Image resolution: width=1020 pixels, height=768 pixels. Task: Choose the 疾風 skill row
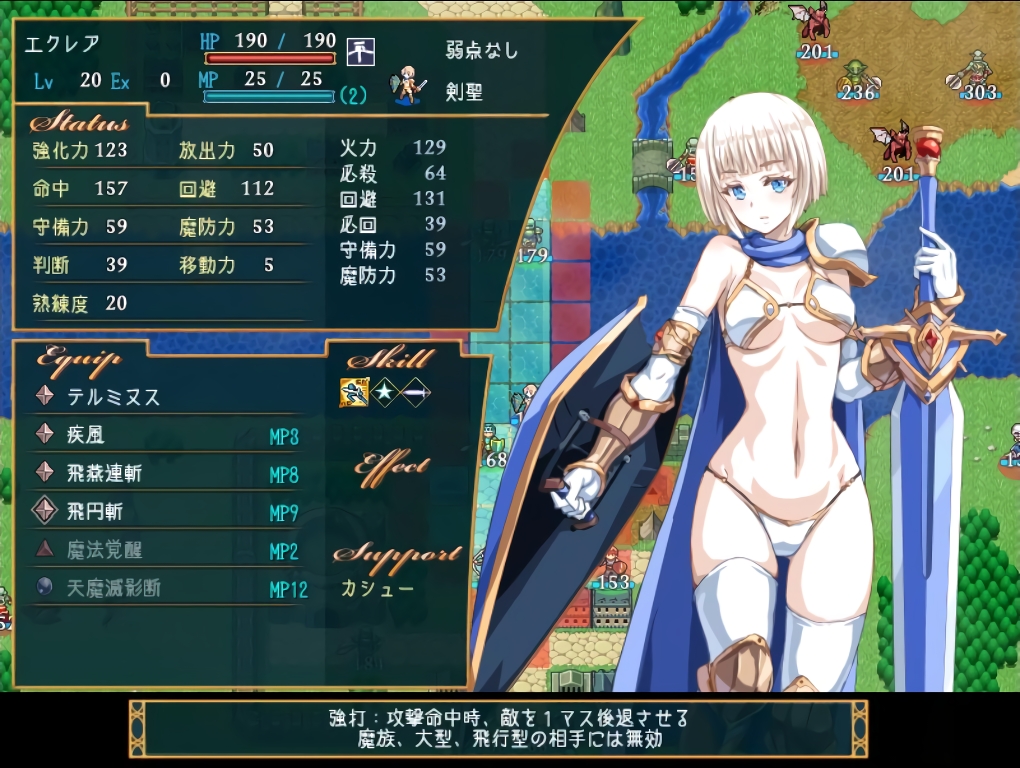click(86, 435)
